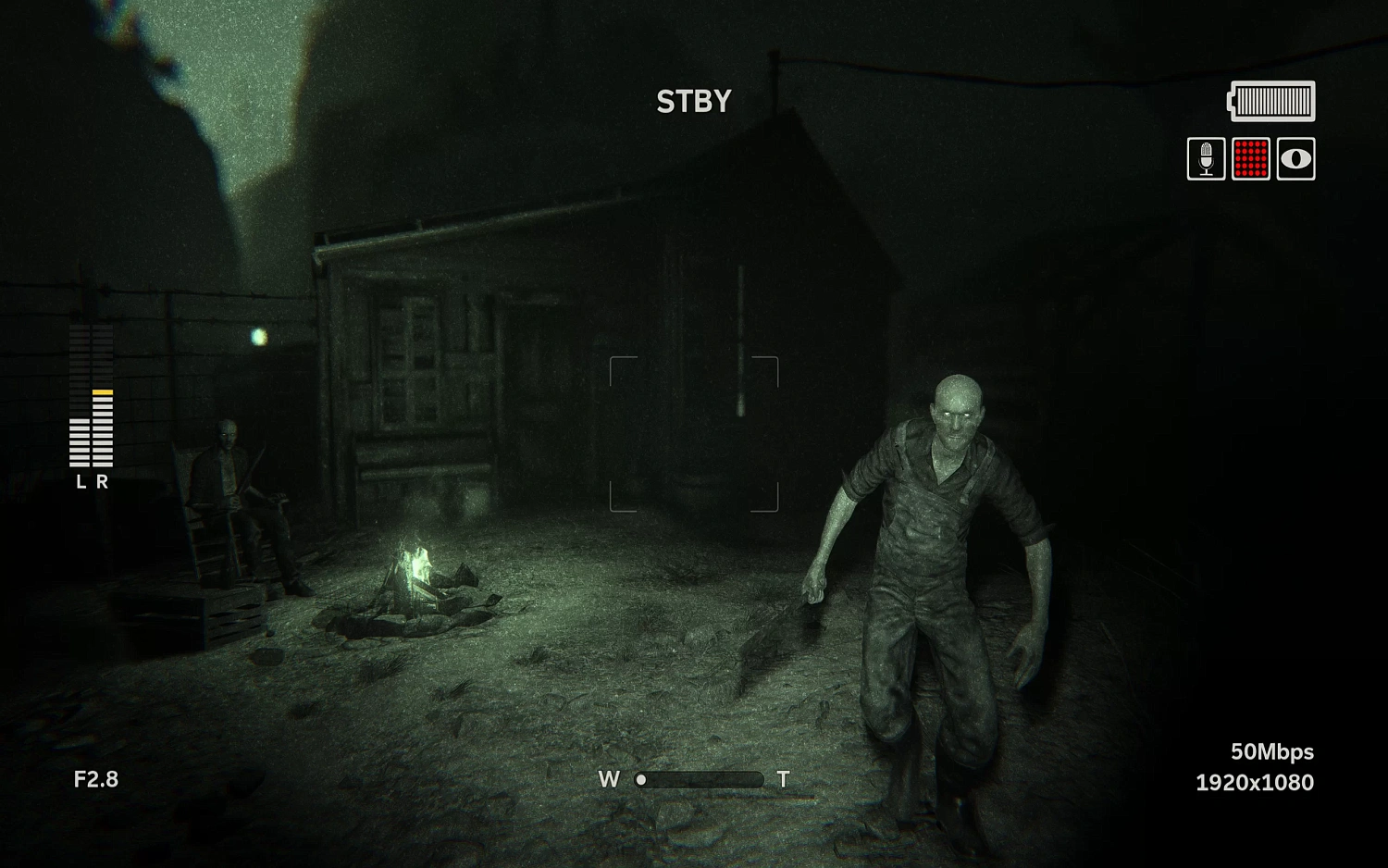Image resolution: width=1388 pixels, height=868 pixels.
Task: Toggle the microphone recording indicator
Action: point(1206,158)
